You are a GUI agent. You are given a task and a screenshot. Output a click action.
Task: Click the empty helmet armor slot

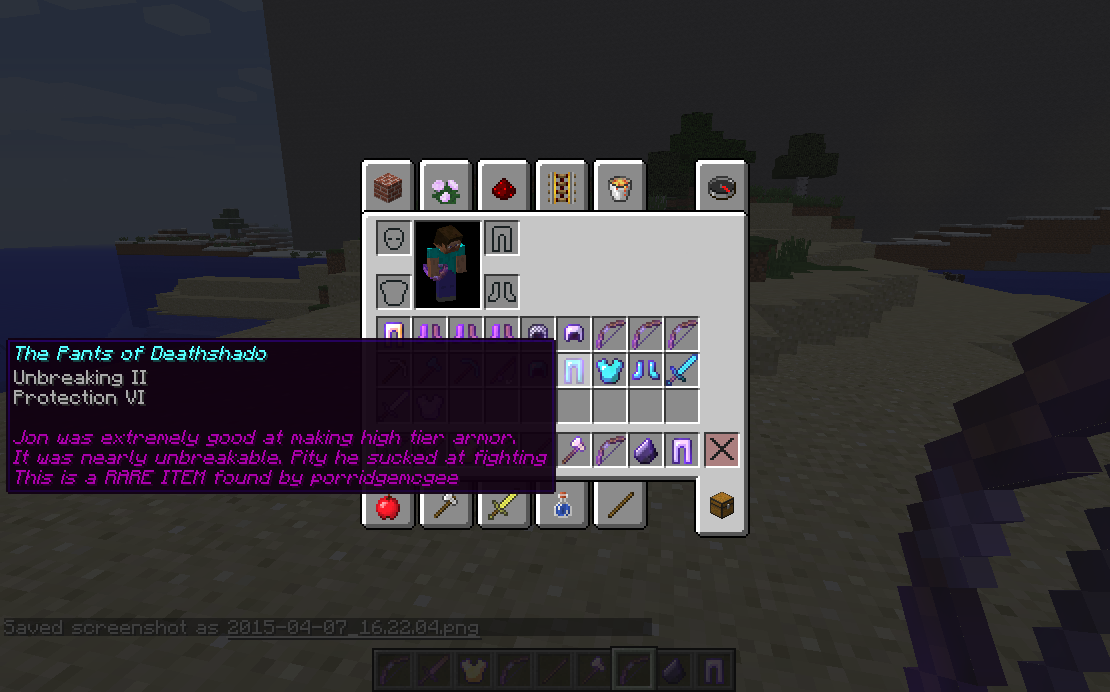click(394, 239)
